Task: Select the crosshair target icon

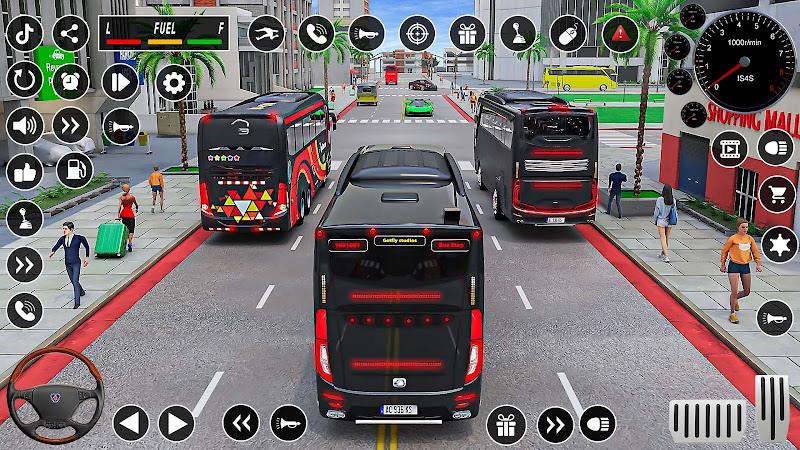Action: pos(417,33)
